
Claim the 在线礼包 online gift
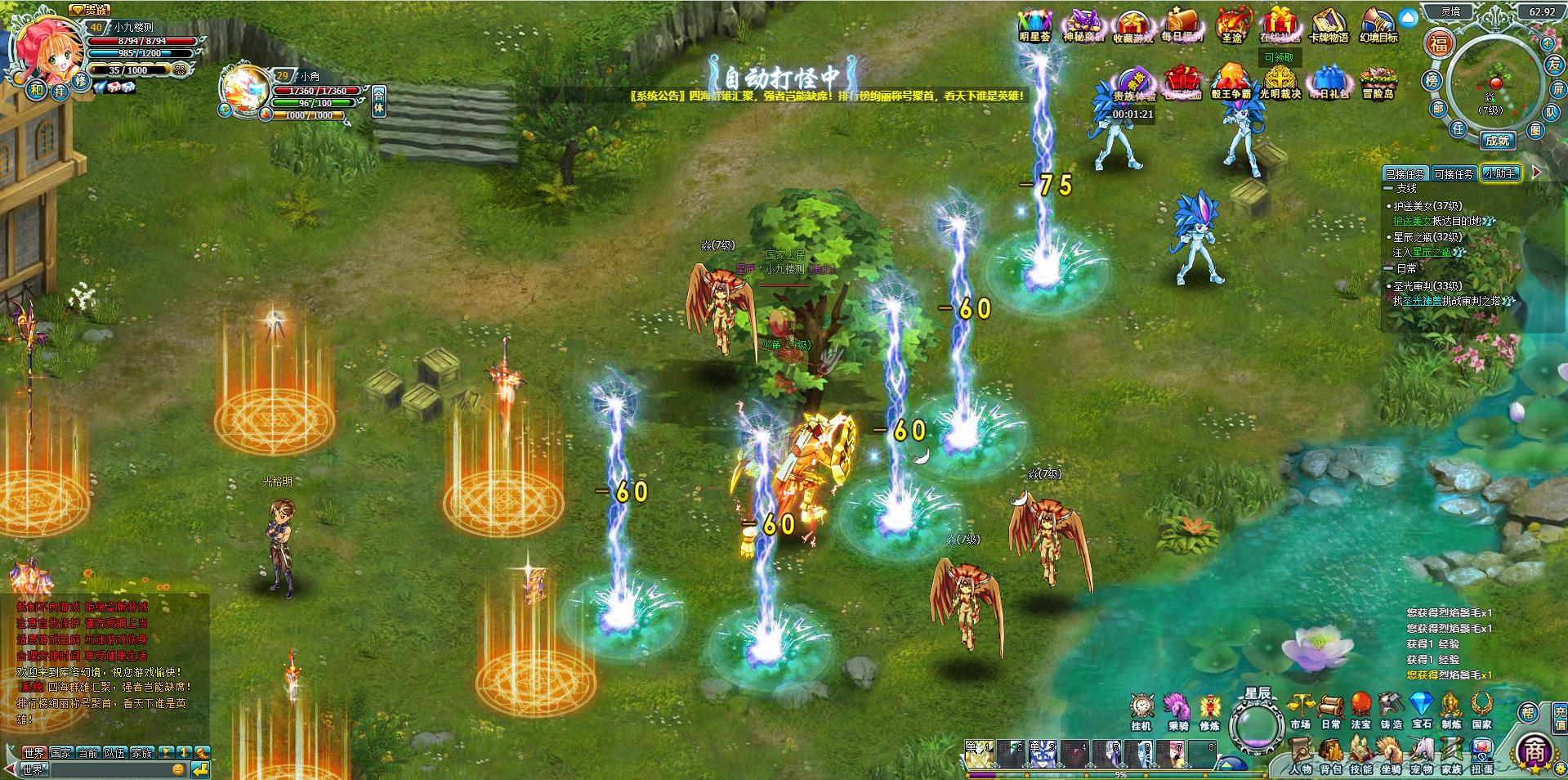click(x=1279, y=25)
